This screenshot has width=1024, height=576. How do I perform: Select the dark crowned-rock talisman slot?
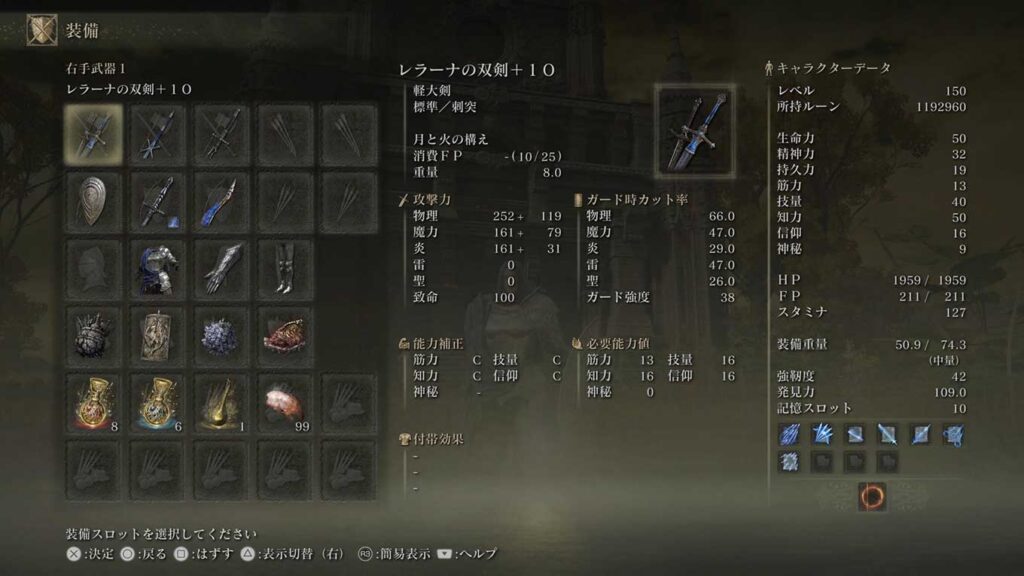pyautogui.click(x=93, y=333)
